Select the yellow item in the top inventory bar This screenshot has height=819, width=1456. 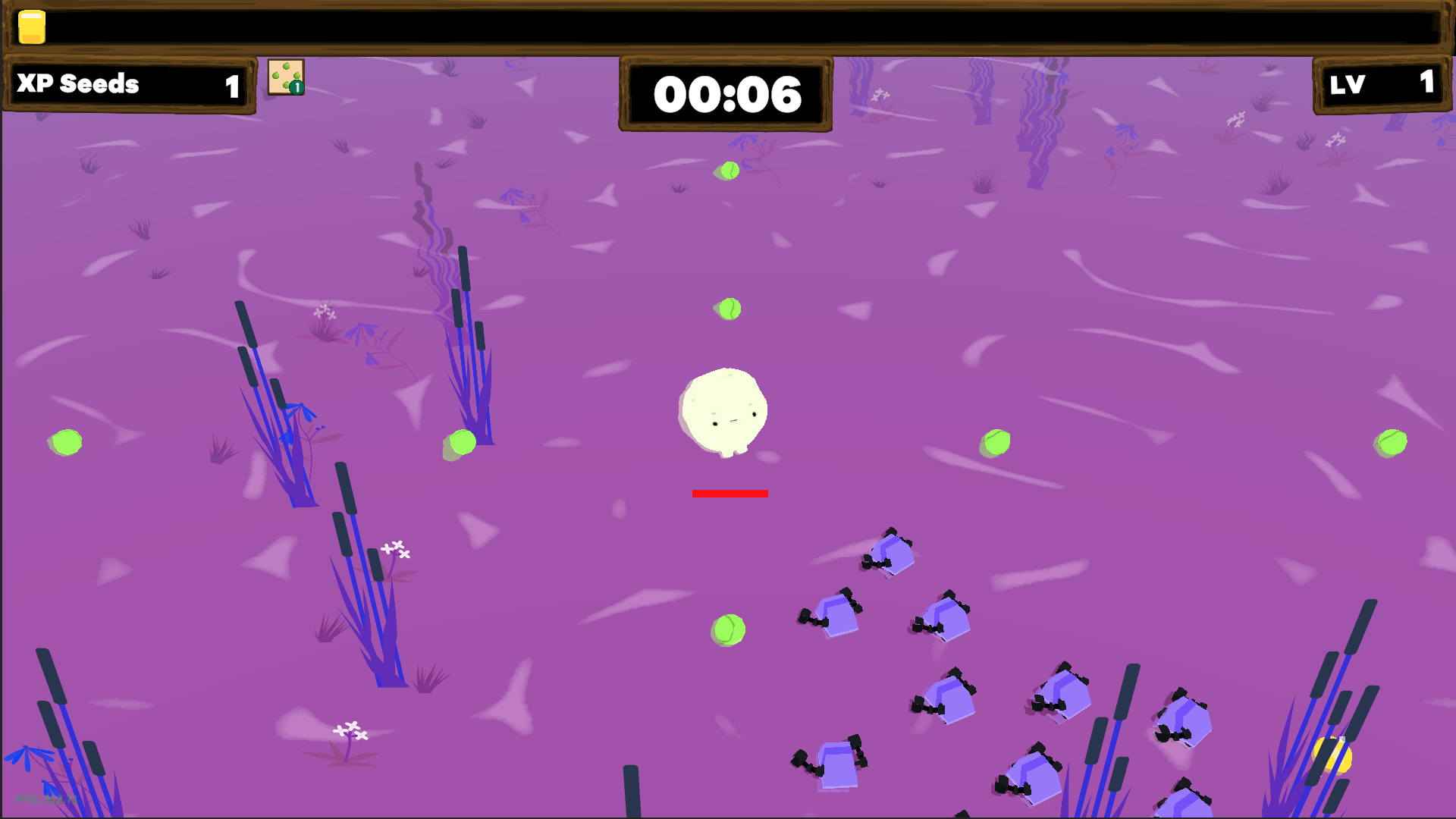[31, 28]
